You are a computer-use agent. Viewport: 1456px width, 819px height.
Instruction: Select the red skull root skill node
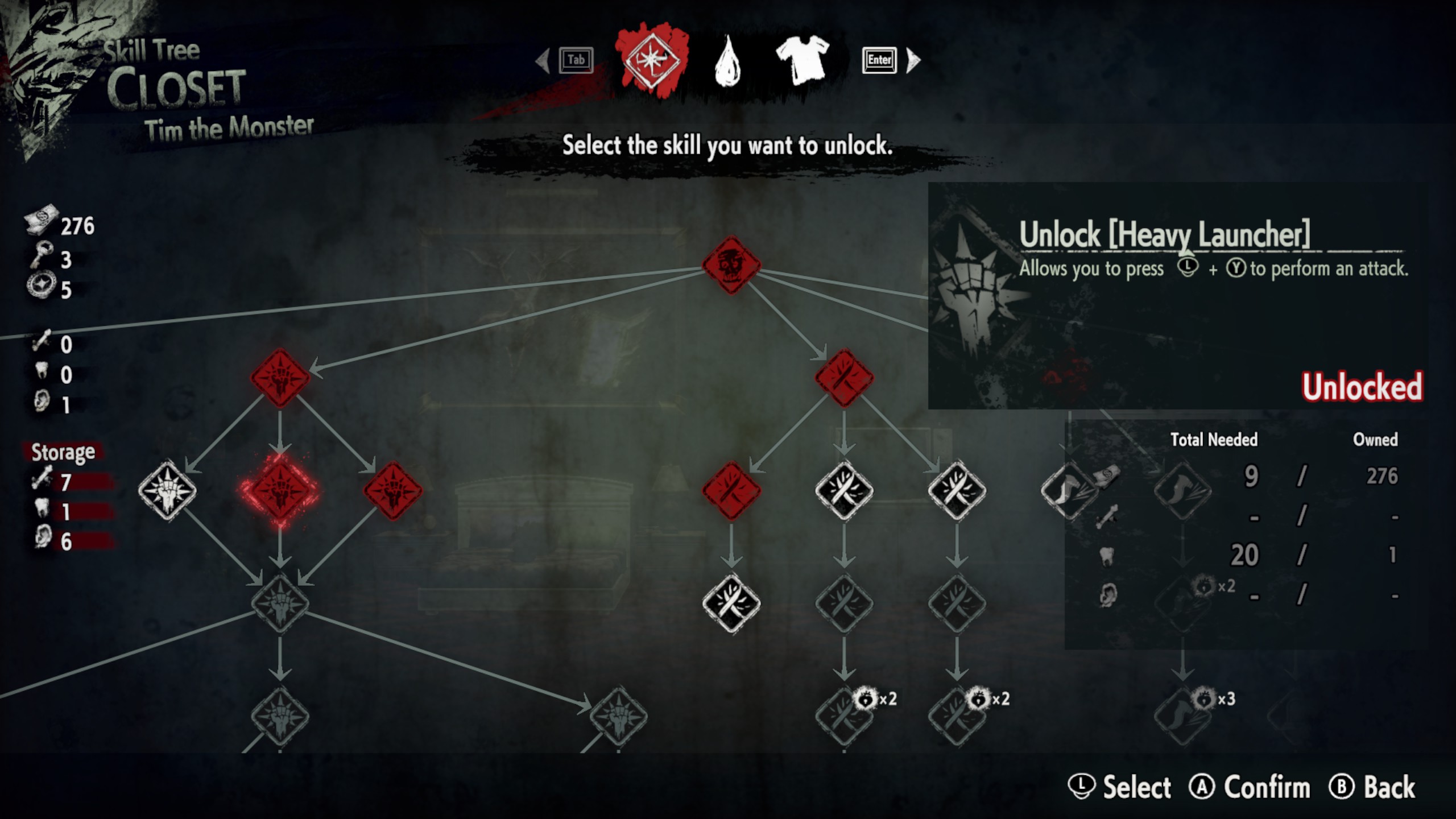pyautogui.click(x=731, y=265)
